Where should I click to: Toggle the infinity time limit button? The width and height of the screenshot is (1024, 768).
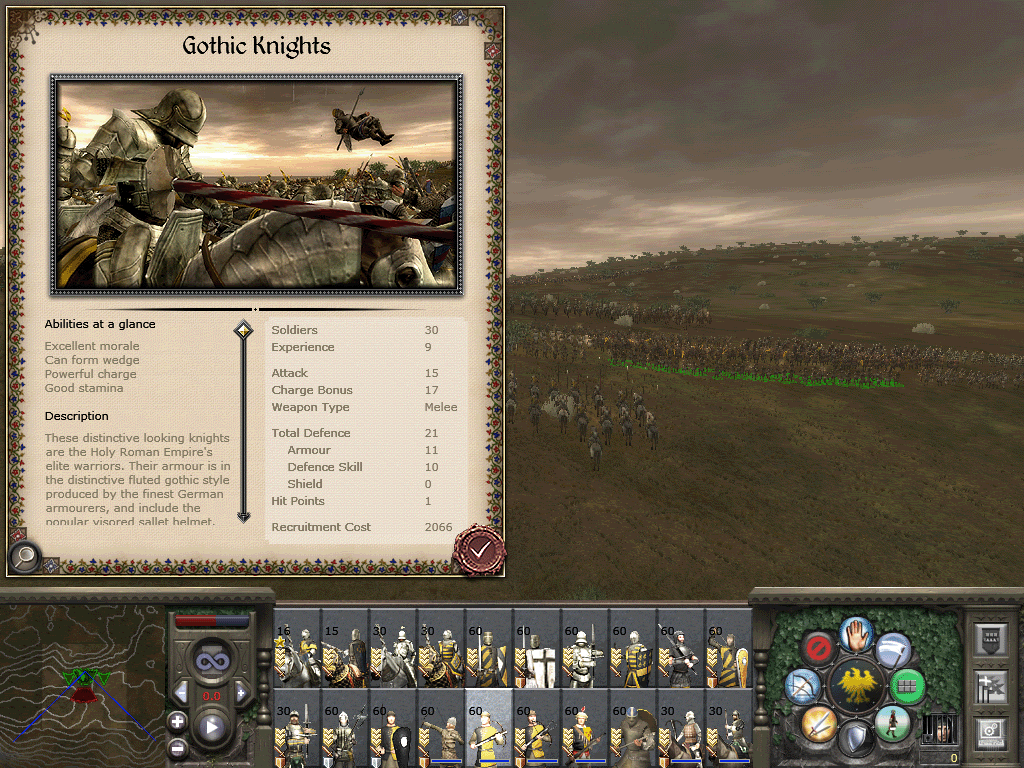coord(211,660)
